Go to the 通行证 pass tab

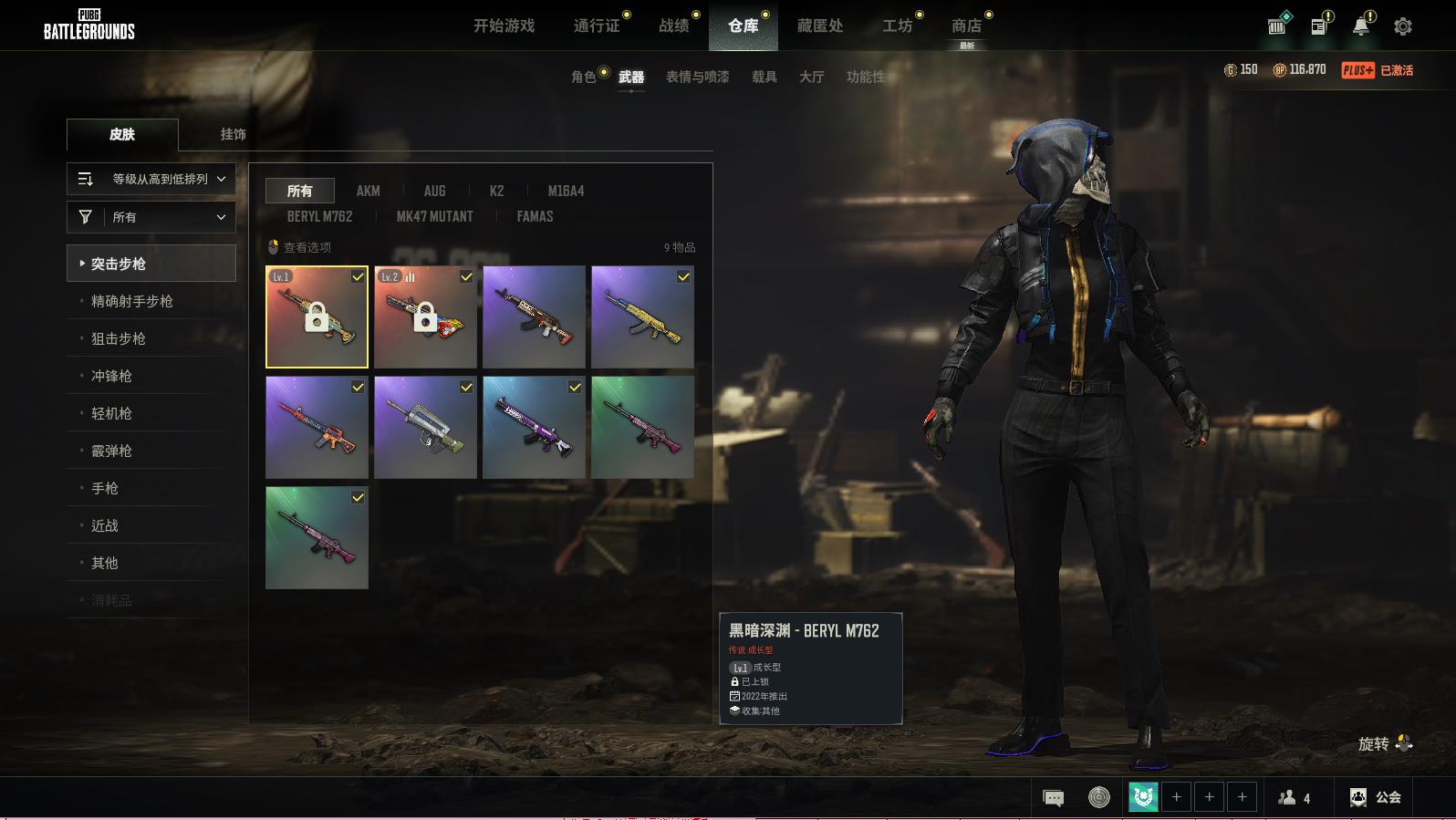click(597, 26)
